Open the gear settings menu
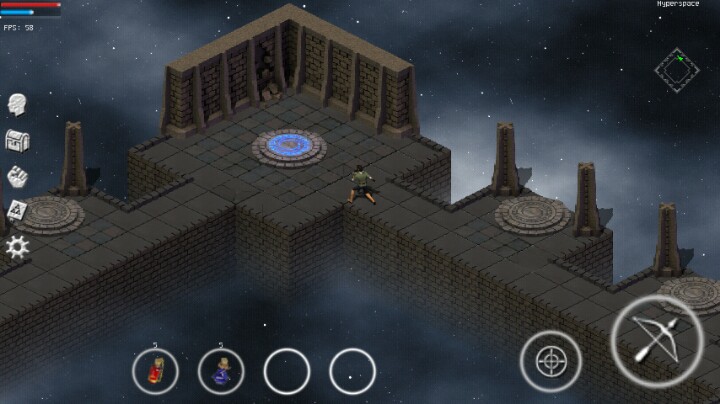Screen dimensions: 720x404 point(16,246)
